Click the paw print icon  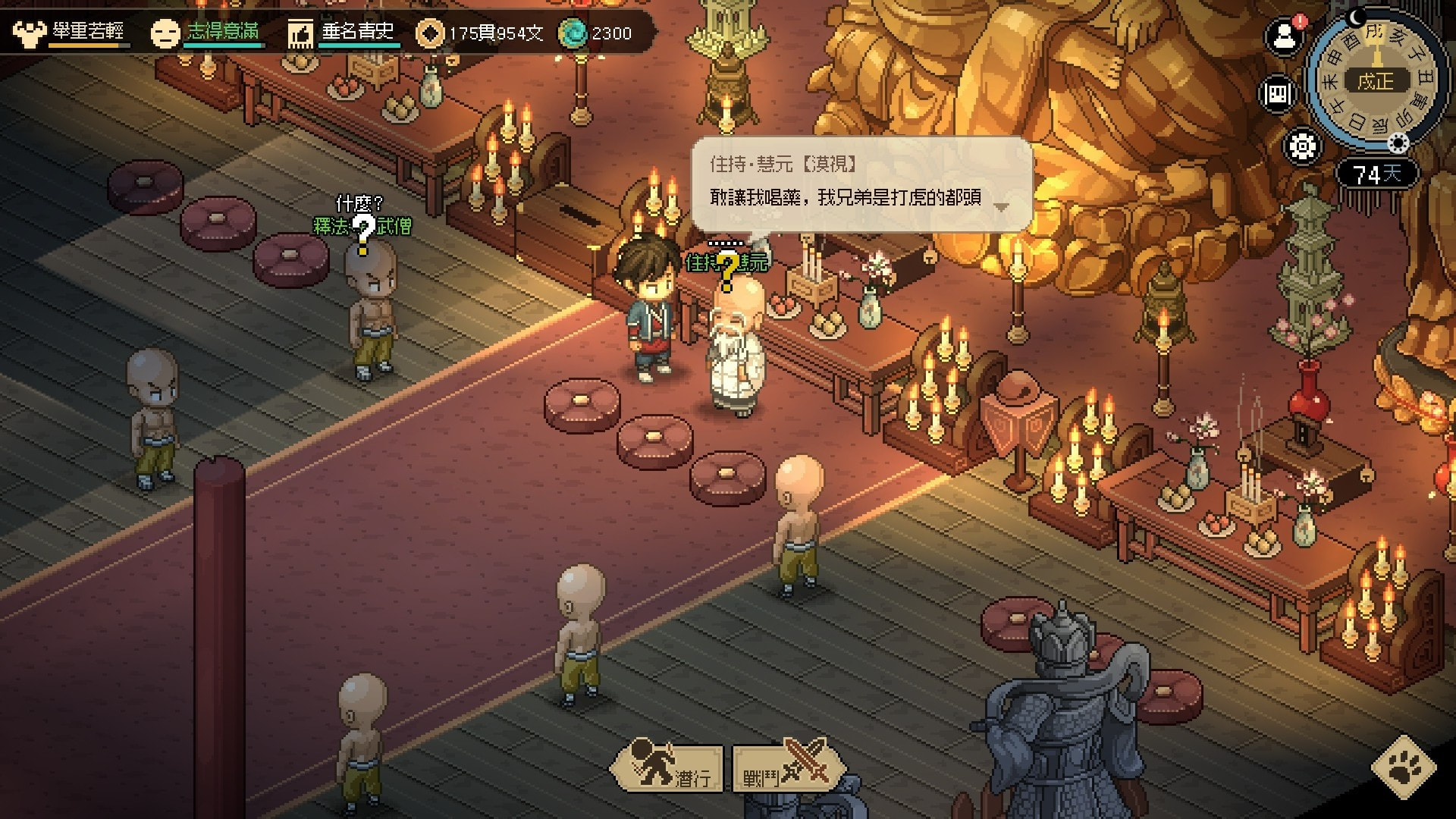pyautogui.click(x=1404, y=767)
